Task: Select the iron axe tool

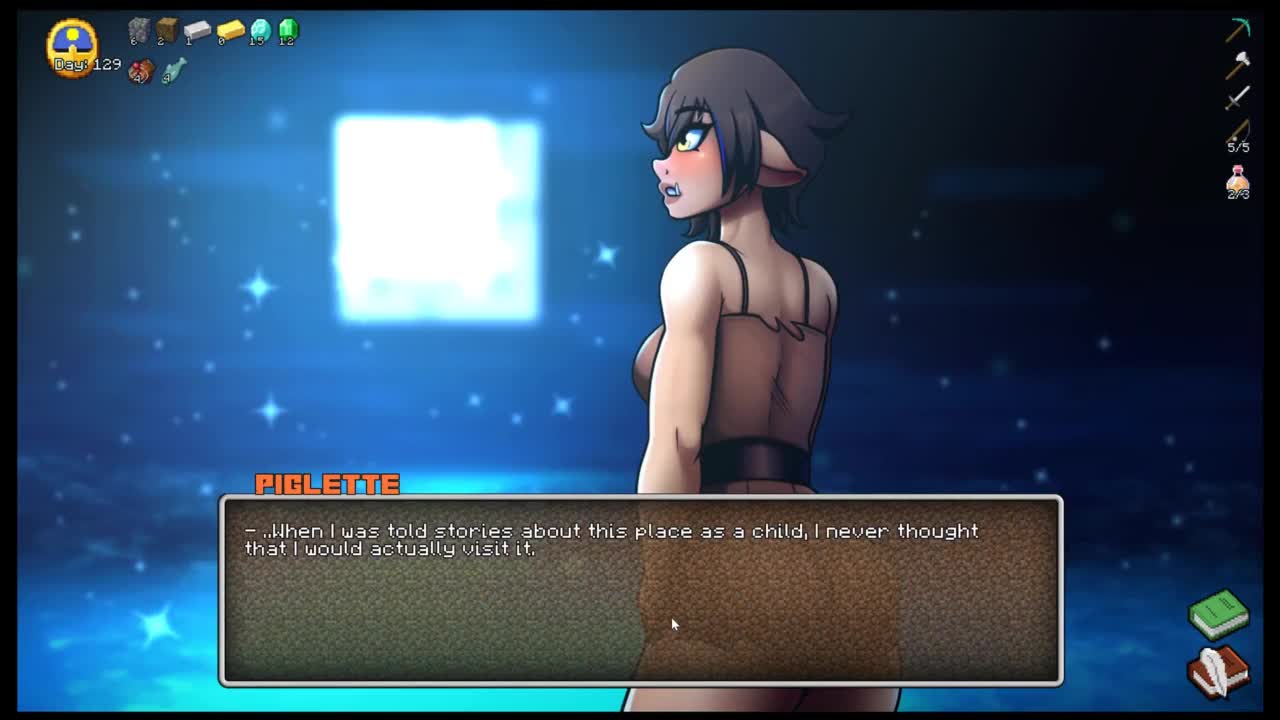Action: (x=1238, y=64)
